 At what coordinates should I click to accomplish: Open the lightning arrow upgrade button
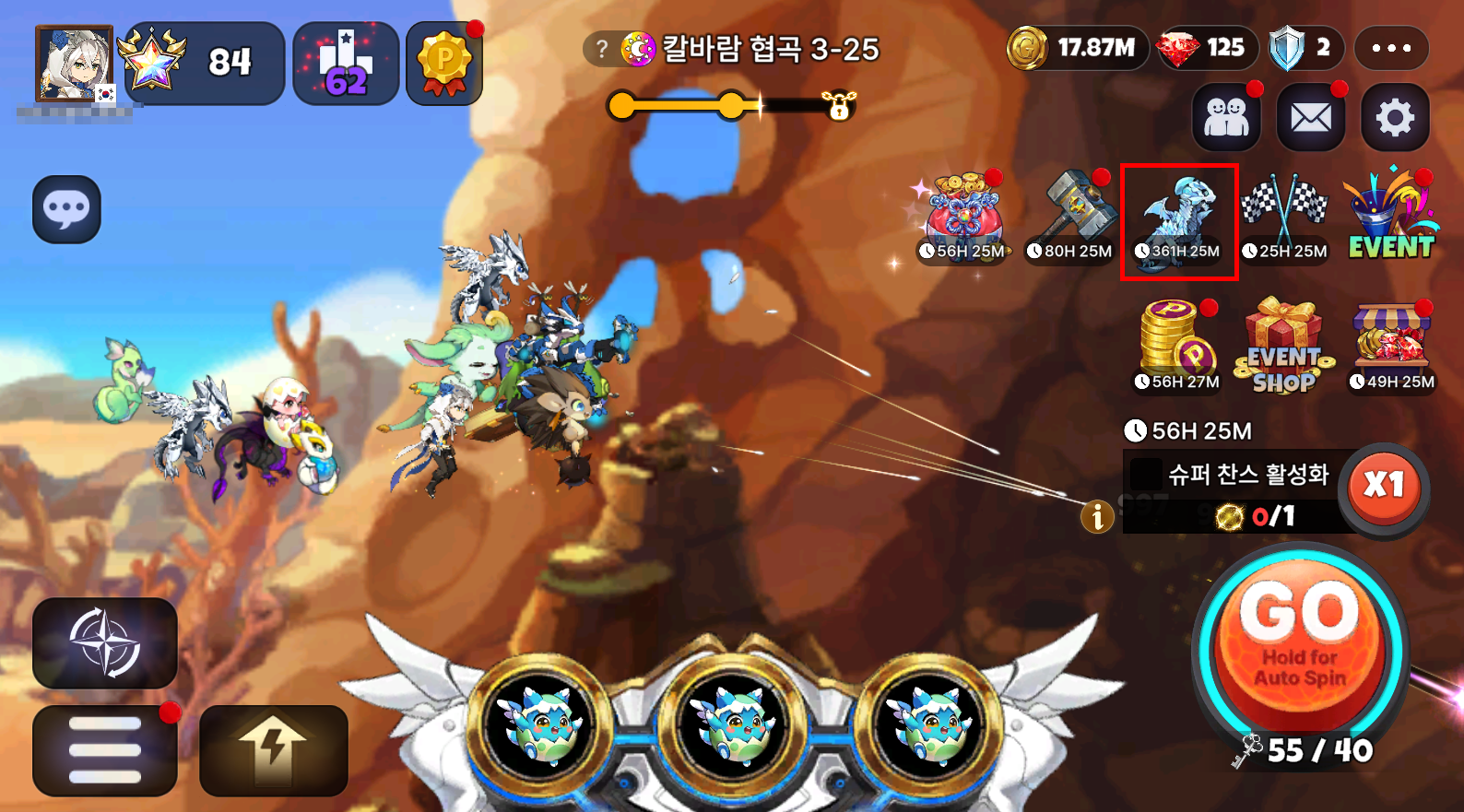click(x=273, y=750)
